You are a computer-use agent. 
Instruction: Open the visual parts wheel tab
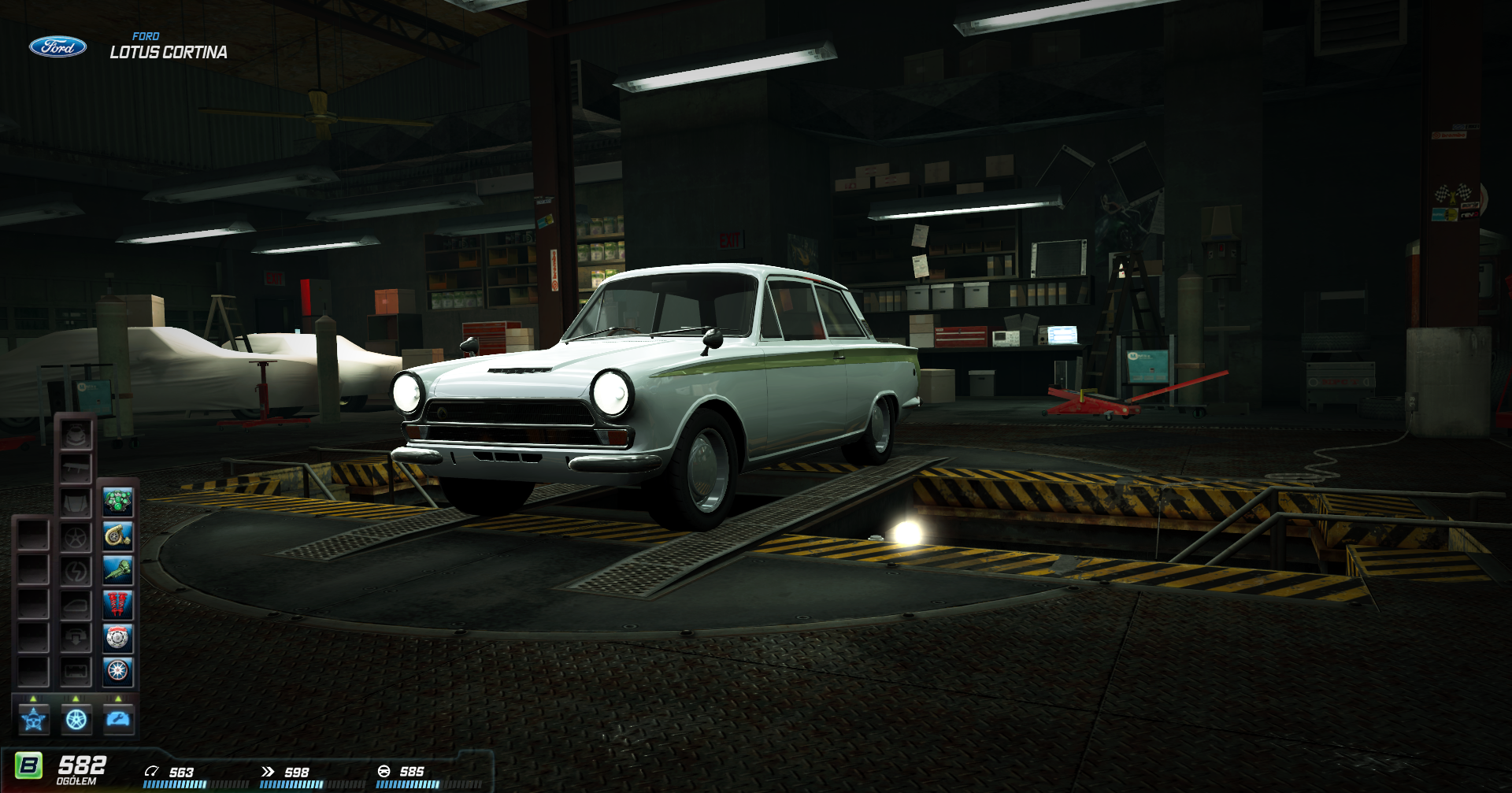76,719
